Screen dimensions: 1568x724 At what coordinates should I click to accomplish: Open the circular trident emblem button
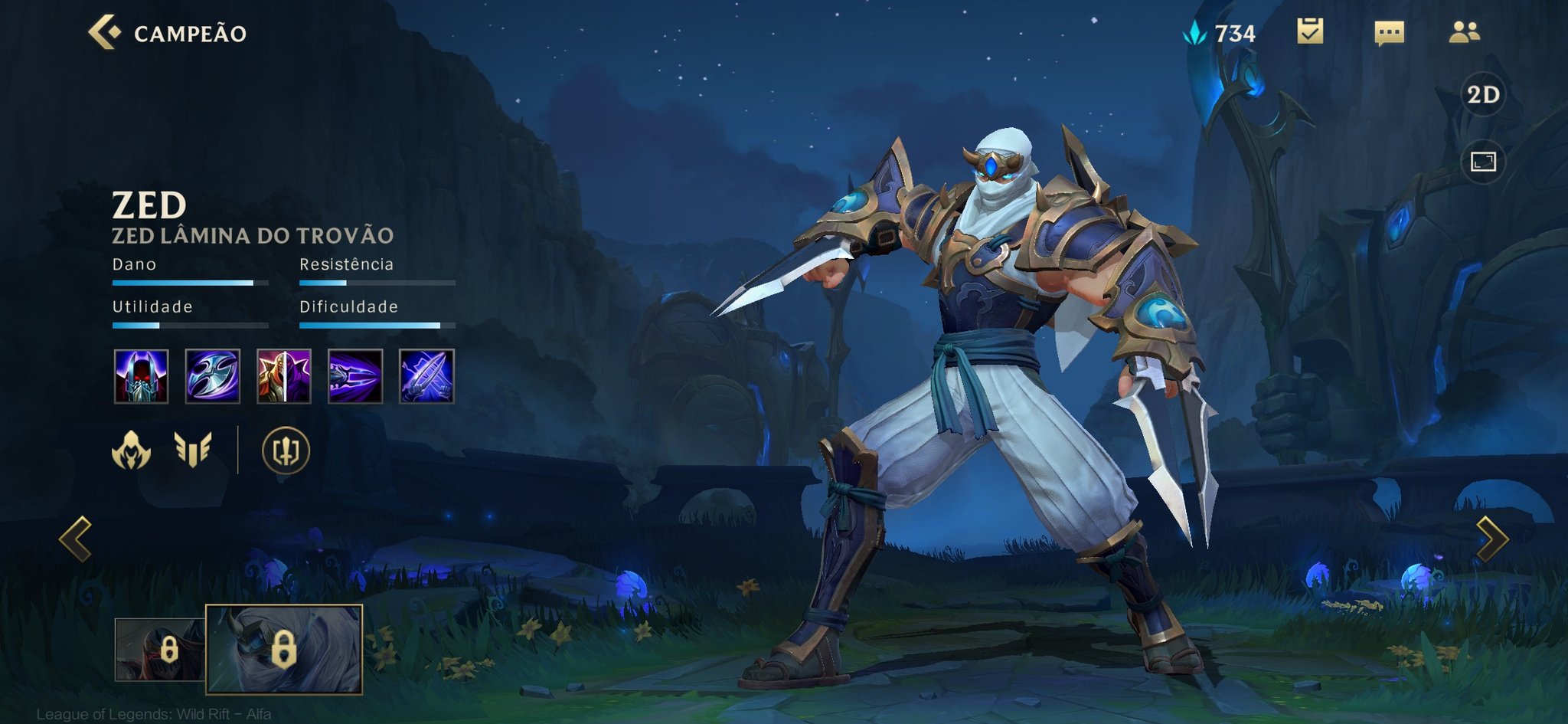point(286,450)
